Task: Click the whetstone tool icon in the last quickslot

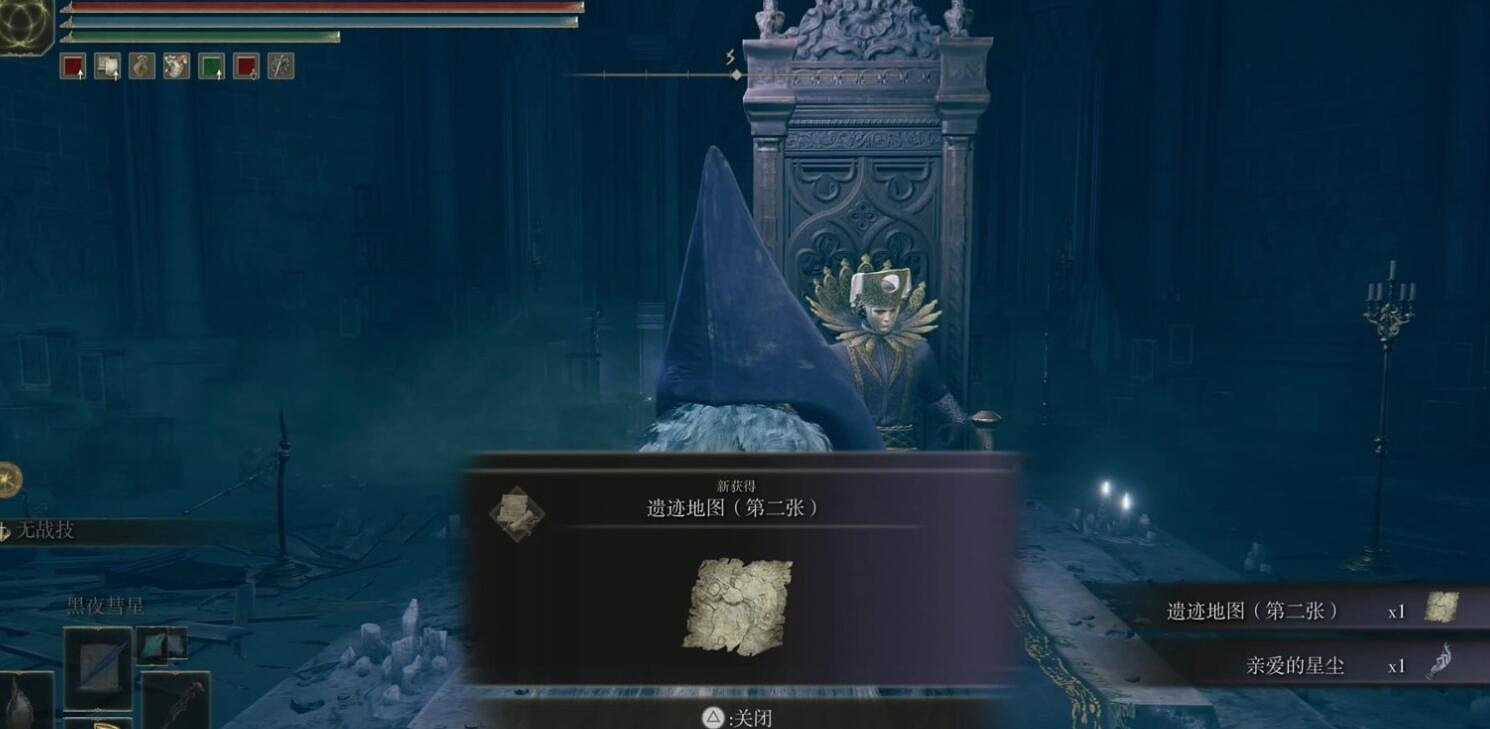Action: tap(278, 67)
